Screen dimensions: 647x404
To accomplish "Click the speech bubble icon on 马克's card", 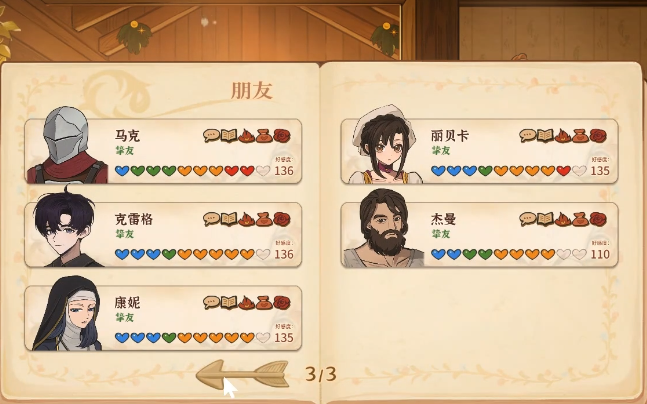I will coord(211,135).
